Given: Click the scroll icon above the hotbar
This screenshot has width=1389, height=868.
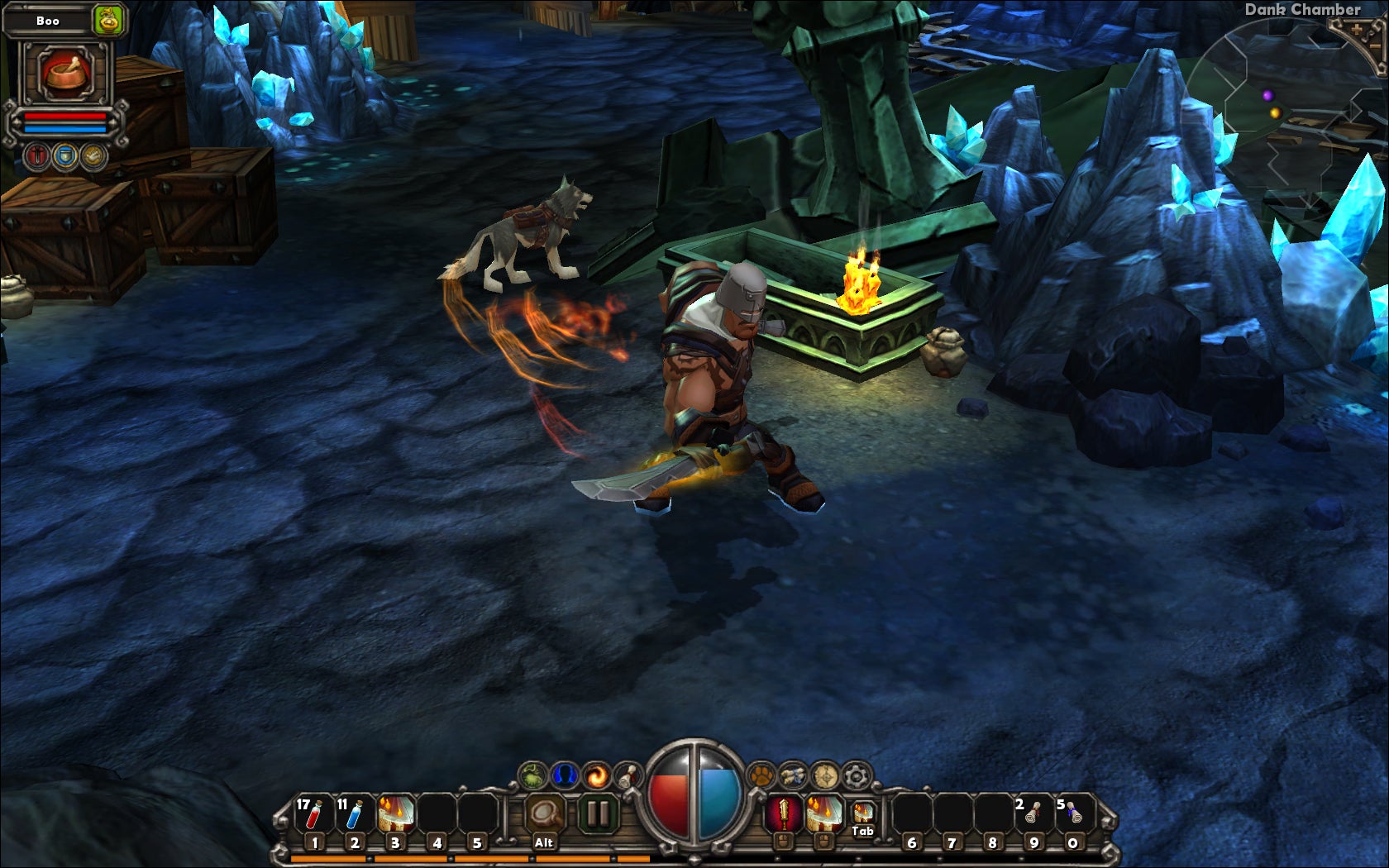Looking at the screenshot, I should coord(627,776).
